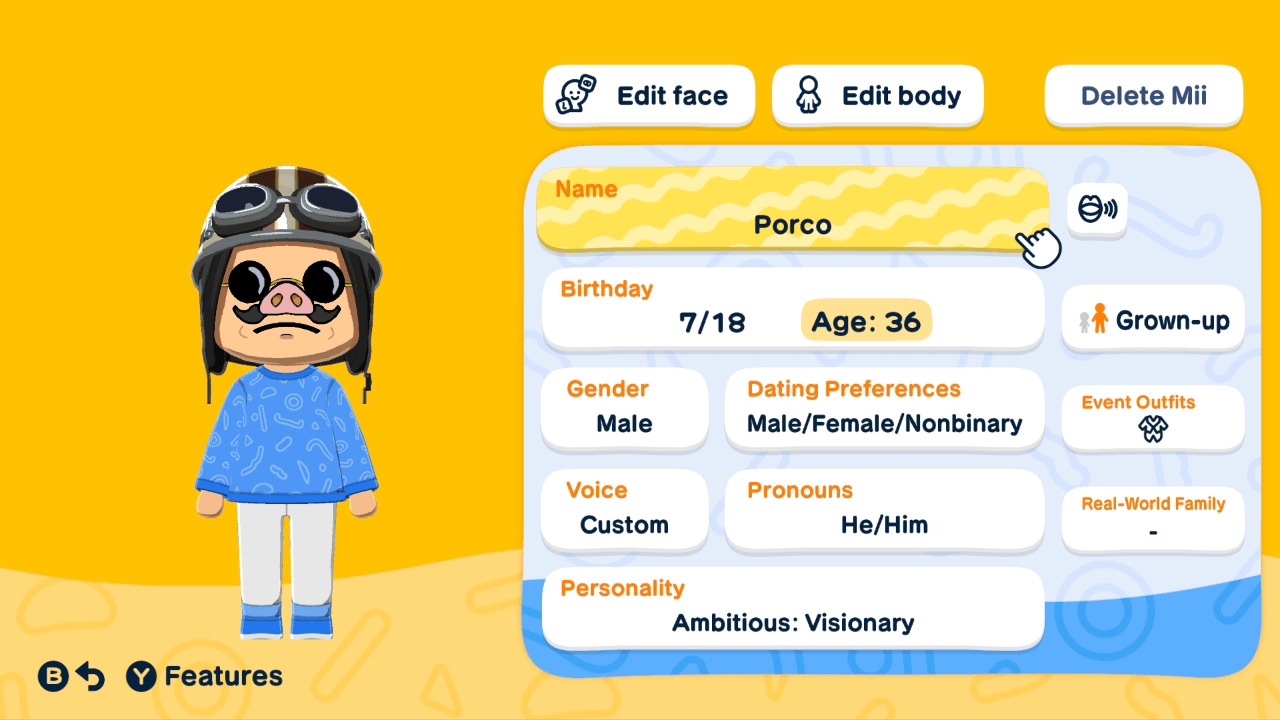Open Real-World Family settings
Image resolution: width=1280 pixels, height=720 pixels.
coord(1152,518)
